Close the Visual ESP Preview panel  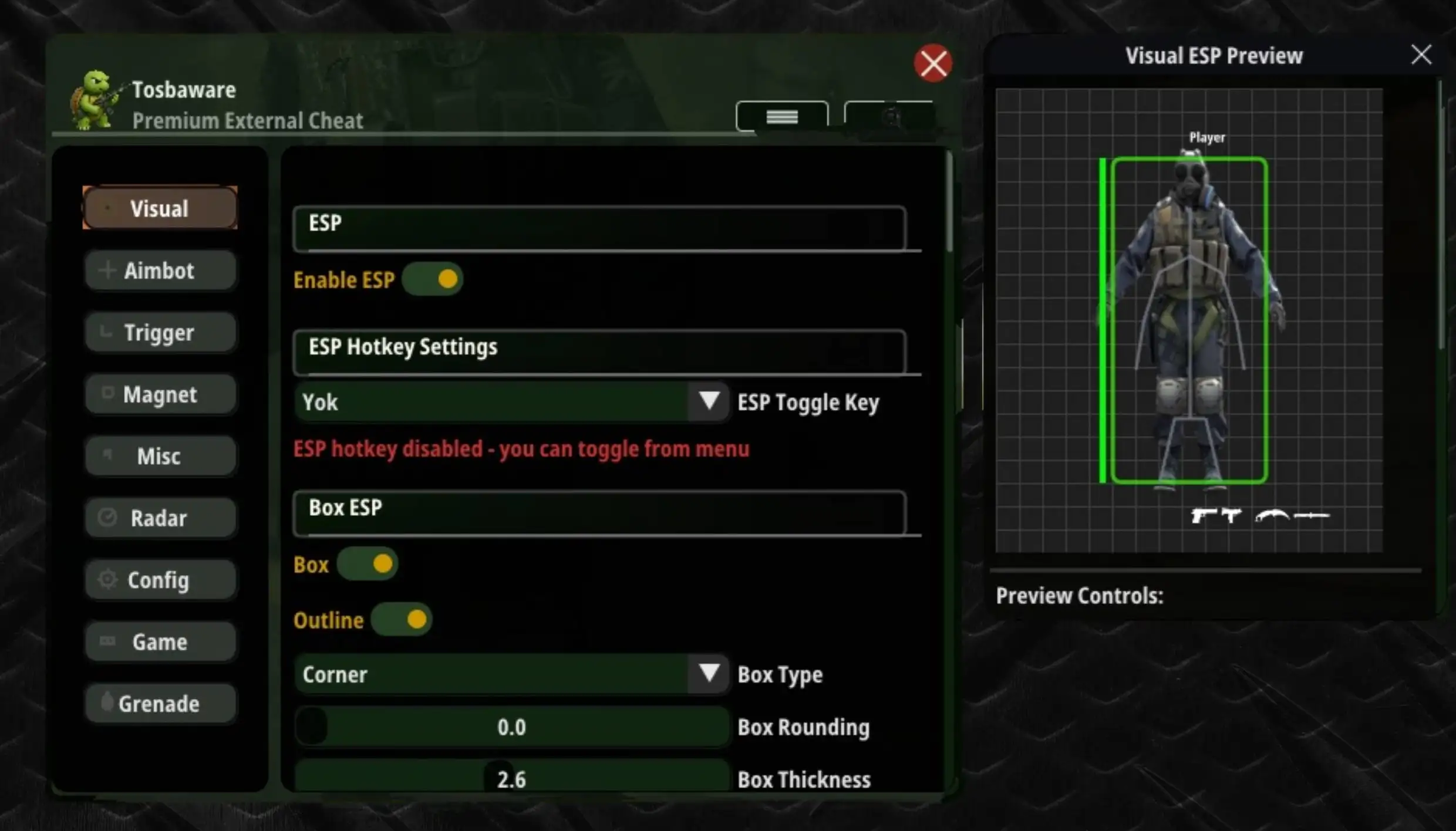(1421, 55)
